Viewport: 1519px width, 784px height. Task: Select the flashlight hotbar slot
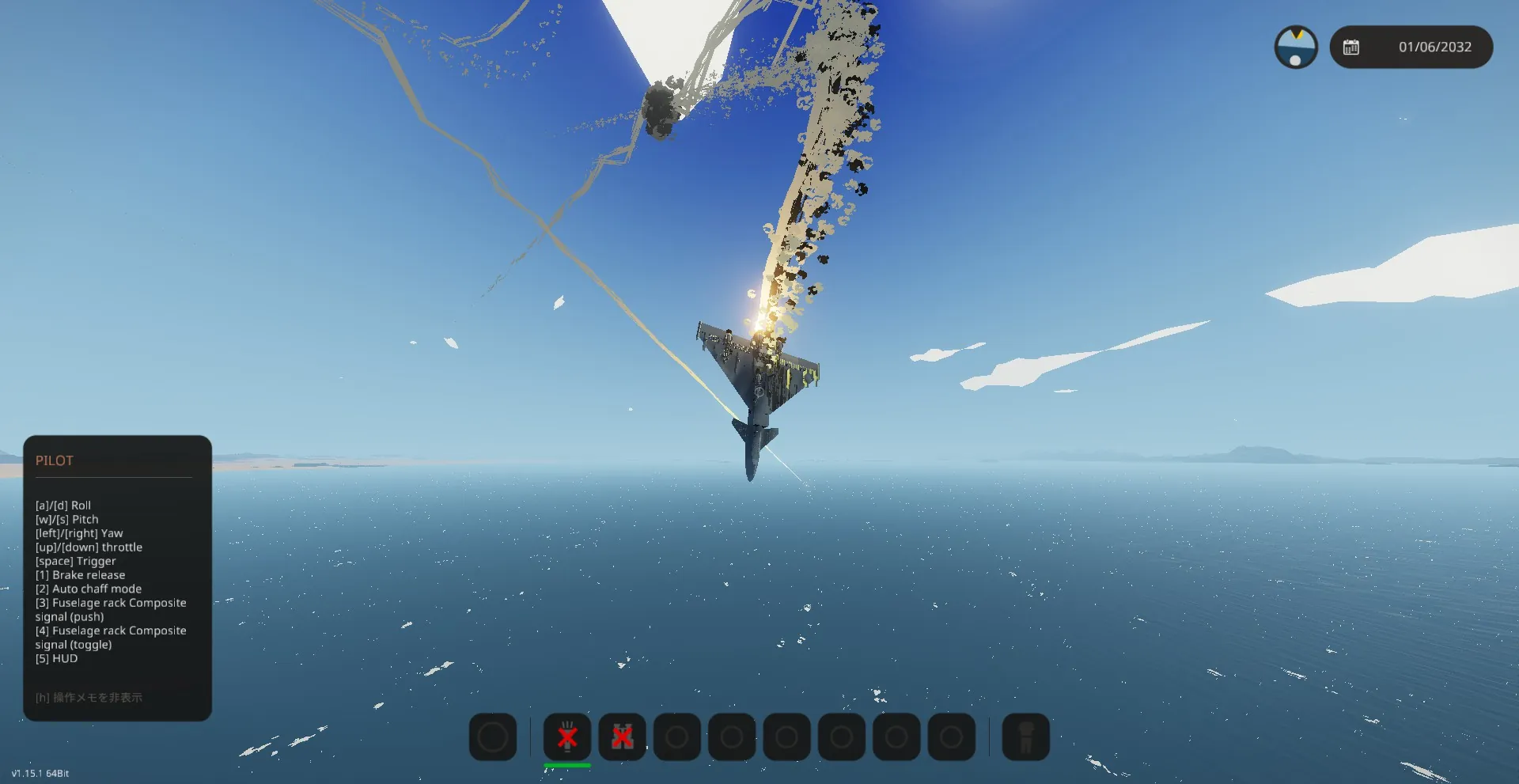567,737
